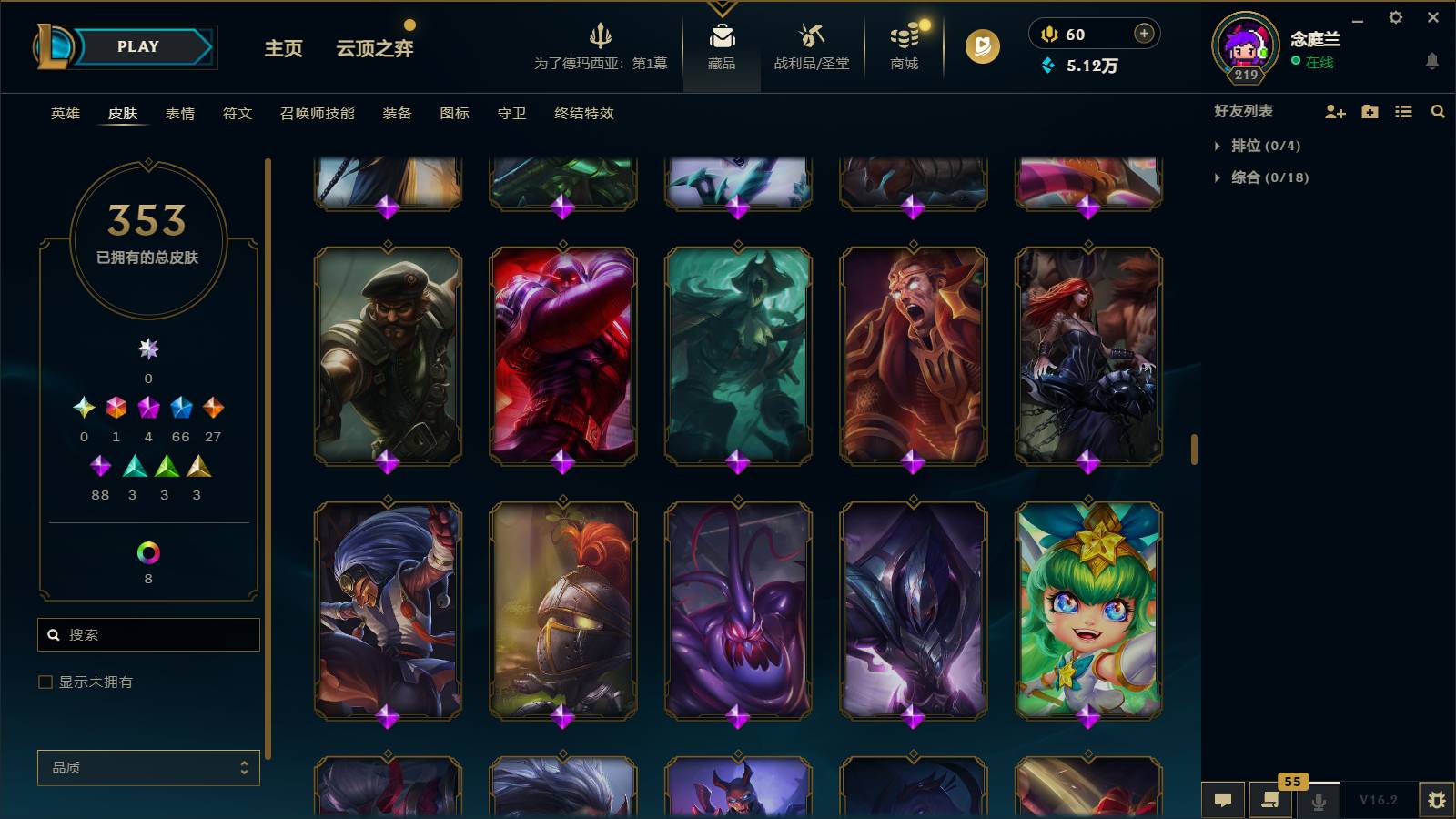The width and height of the screenshot is (1456, 819).
Task: Open the 云顶之弈 menu item
Action: point(375,48)
